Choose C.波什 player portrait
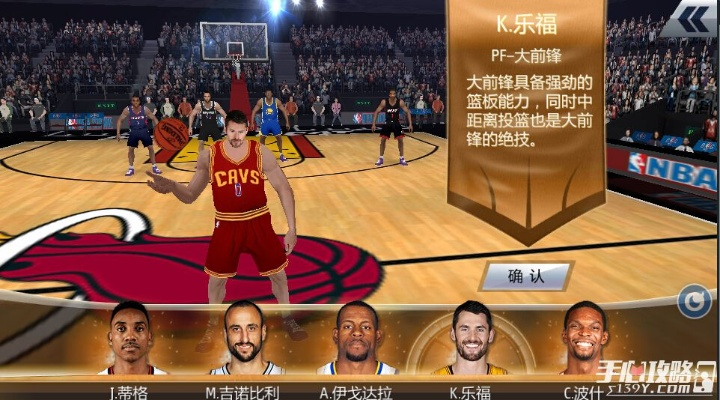Screen dimensions: 720x400 (x=584, y=338)
